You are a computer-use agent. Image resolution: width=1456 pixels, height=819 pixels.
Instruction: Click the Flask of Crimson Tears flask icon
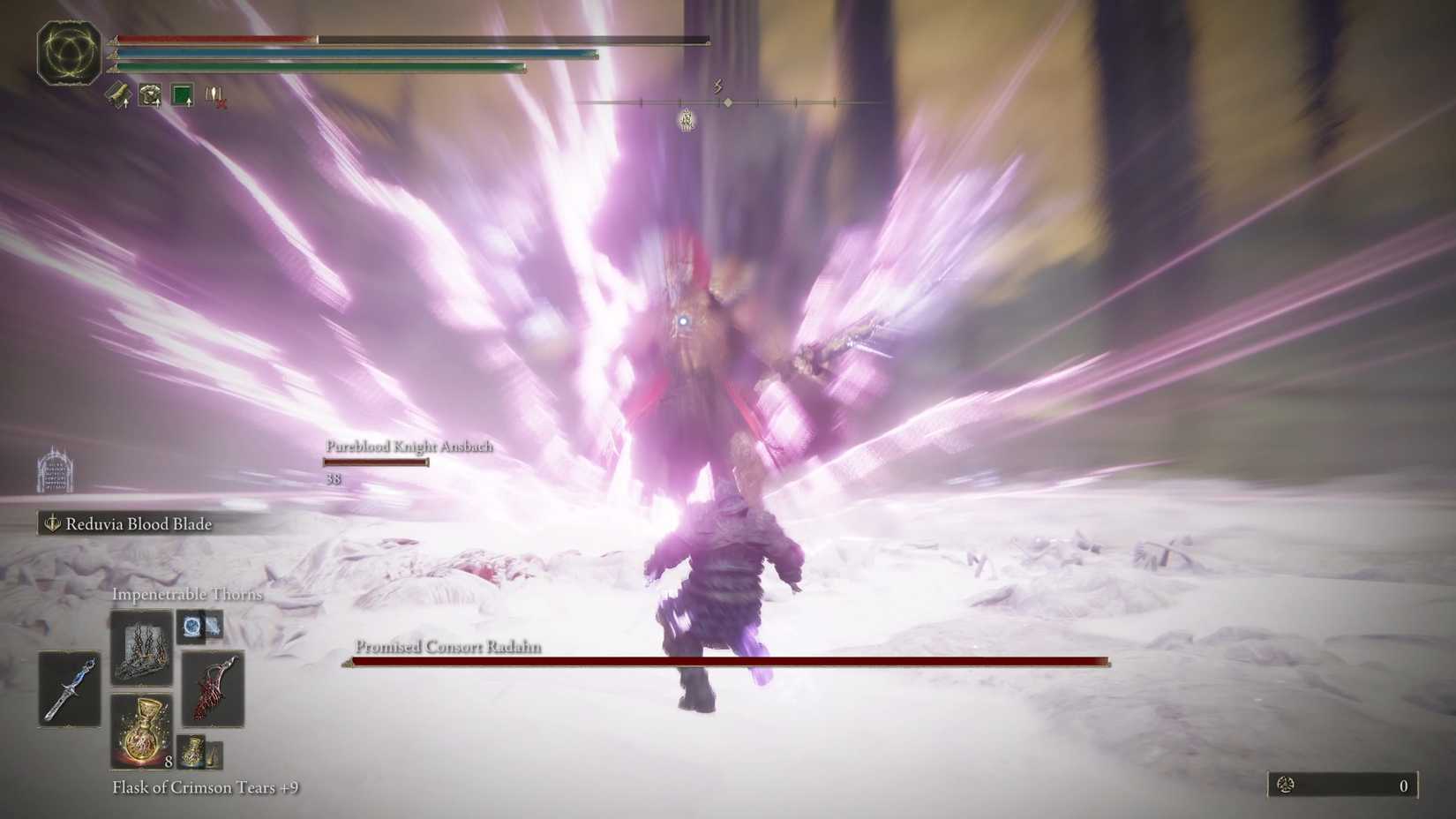point(139,731)
